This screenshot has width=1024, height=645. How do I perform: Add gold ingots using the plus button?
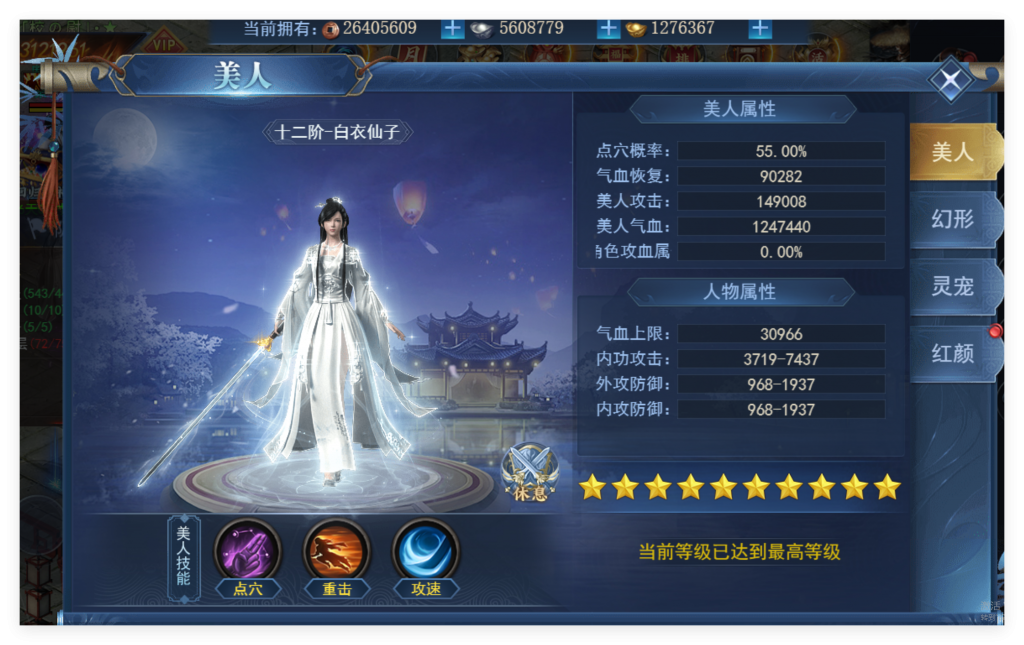pyautogui.click(x=760, y=28)
